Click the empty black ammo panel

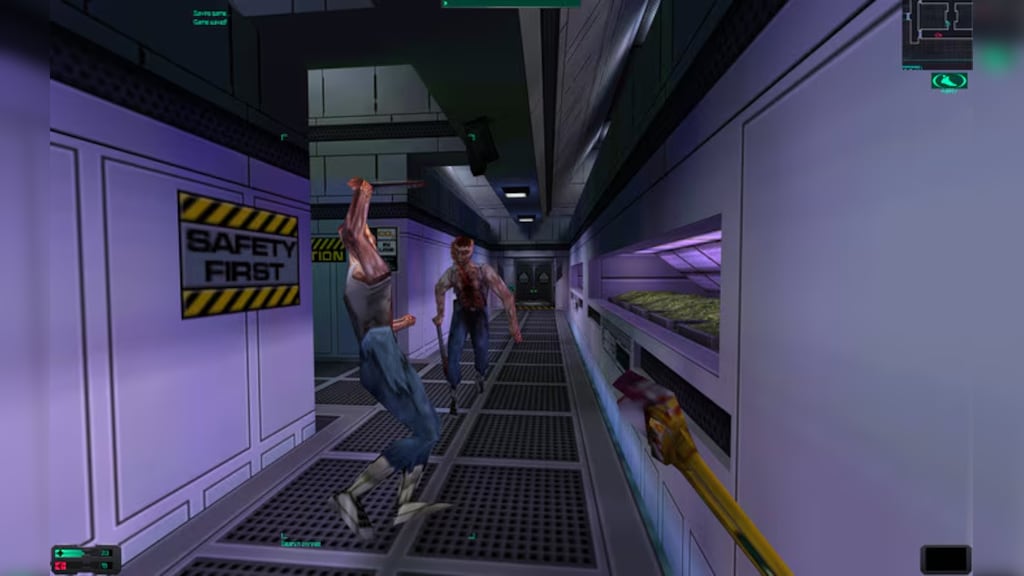[945, 559]
